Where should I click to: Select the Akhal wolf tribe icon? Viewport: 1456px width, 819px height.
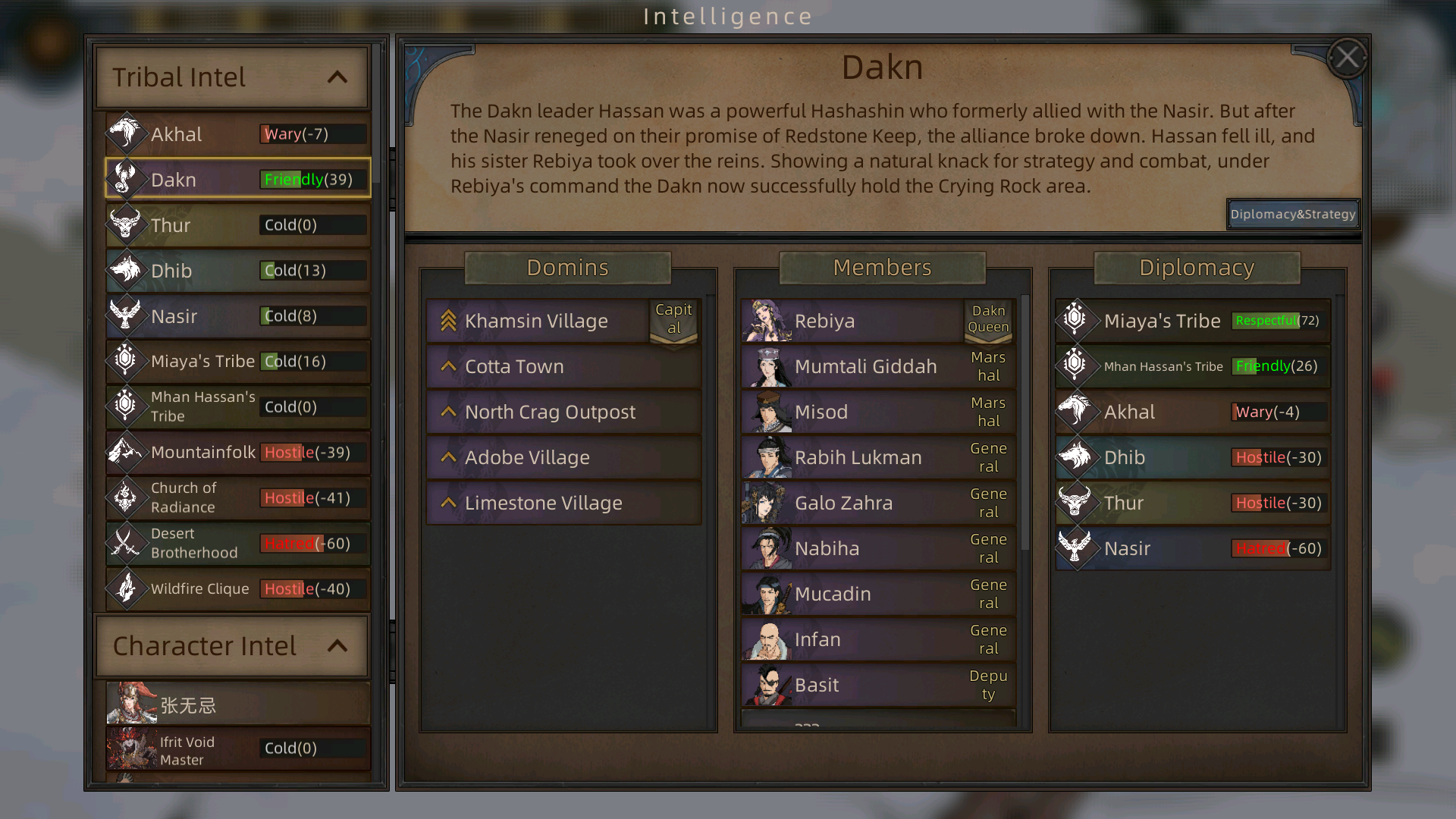127,133
